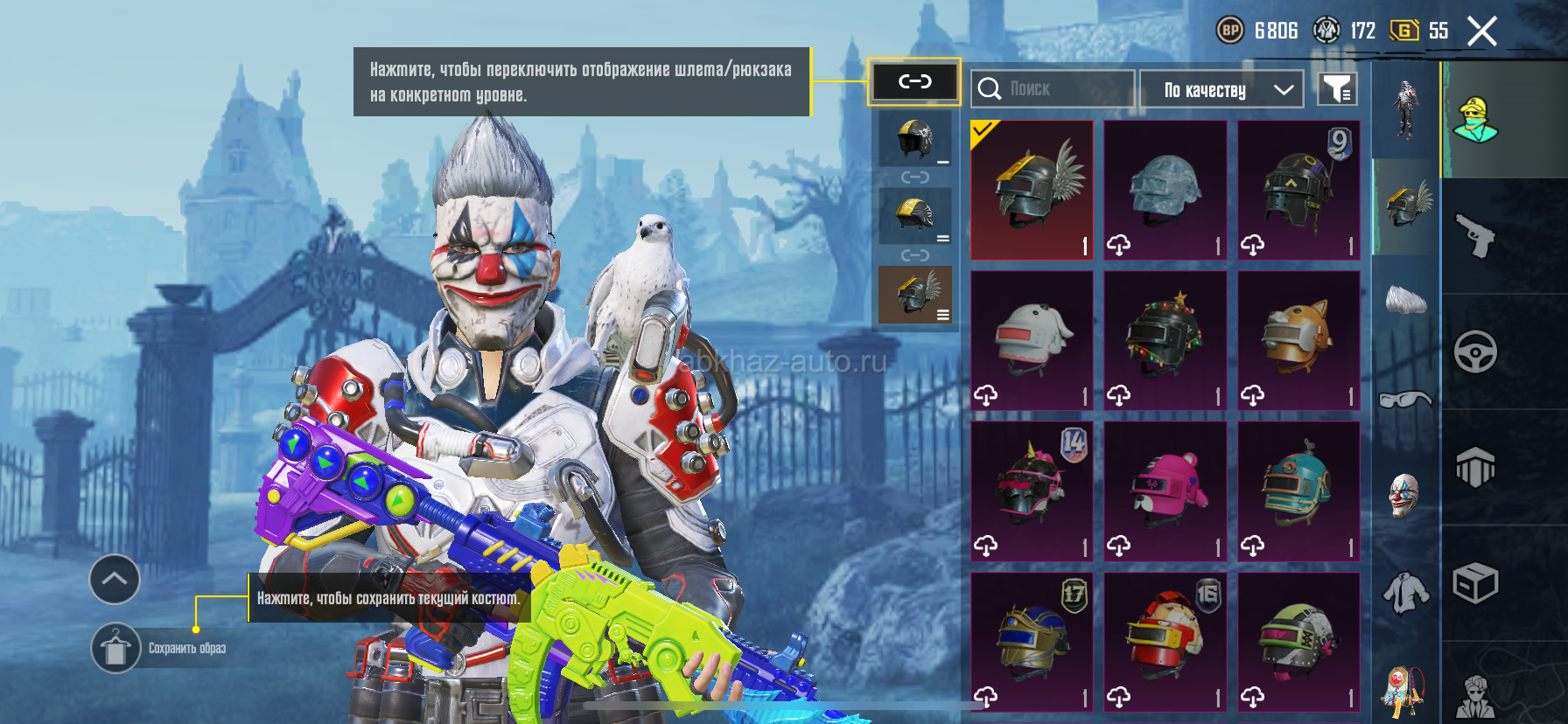Open the jacket clothing category
This screenshot has height=724, width=1568.
tap(1404, 593)
